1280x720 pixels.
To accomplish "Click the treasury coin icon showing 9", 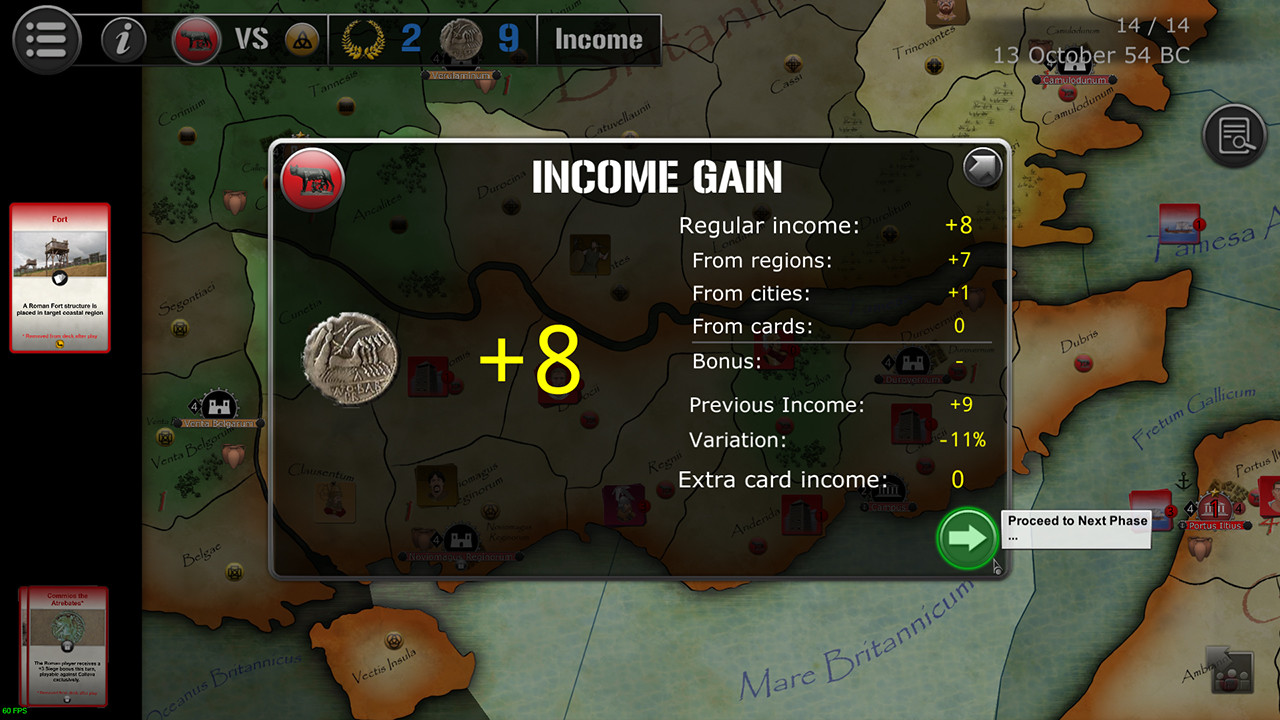I will [x=462, y=39].
